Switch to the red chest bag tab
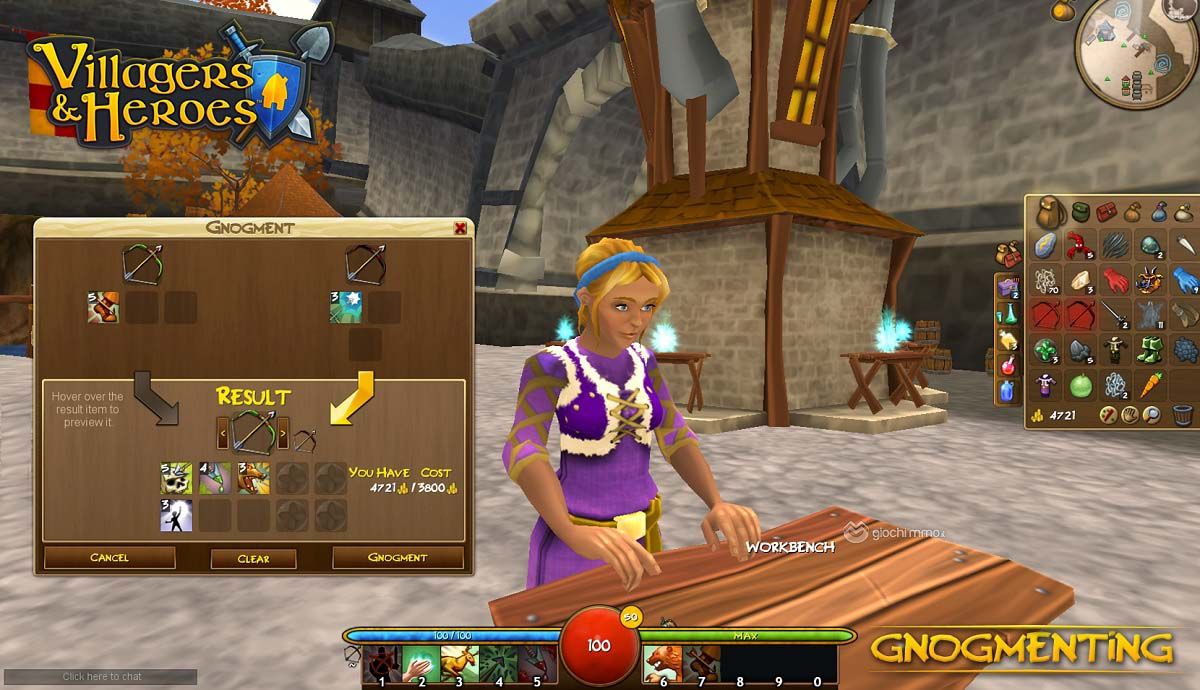Viewport: 1200px width, 690px height. tap(1106, 212)
